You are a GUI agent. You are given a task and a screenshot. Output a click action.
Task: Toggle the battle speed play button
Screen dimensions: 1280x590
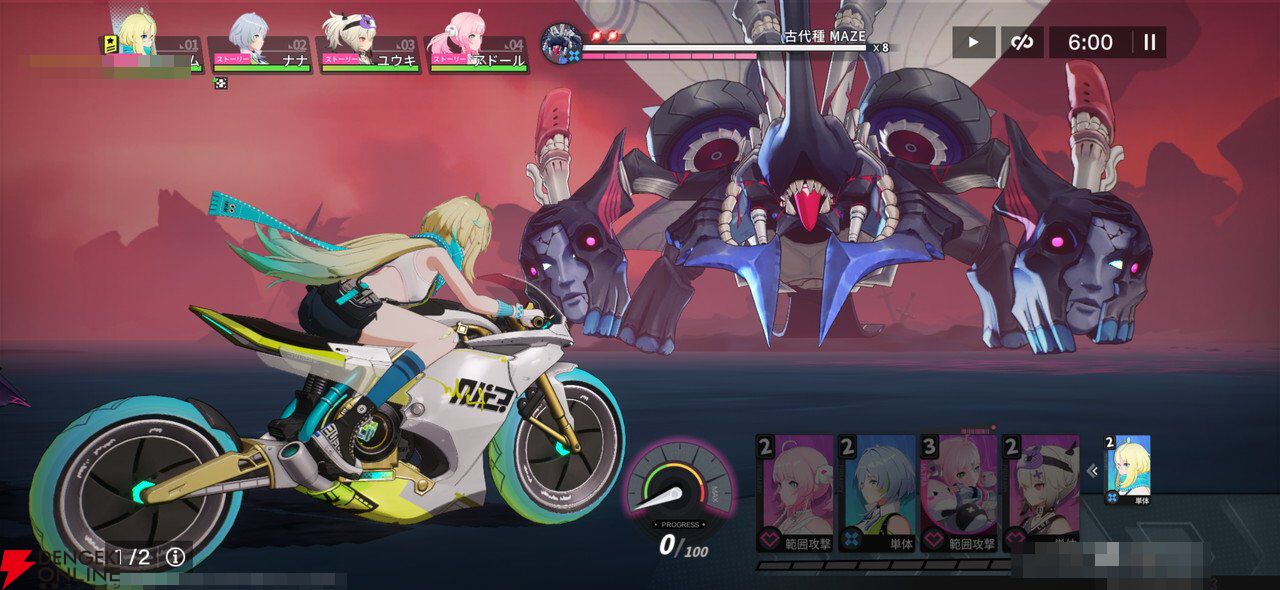[973, 42]
